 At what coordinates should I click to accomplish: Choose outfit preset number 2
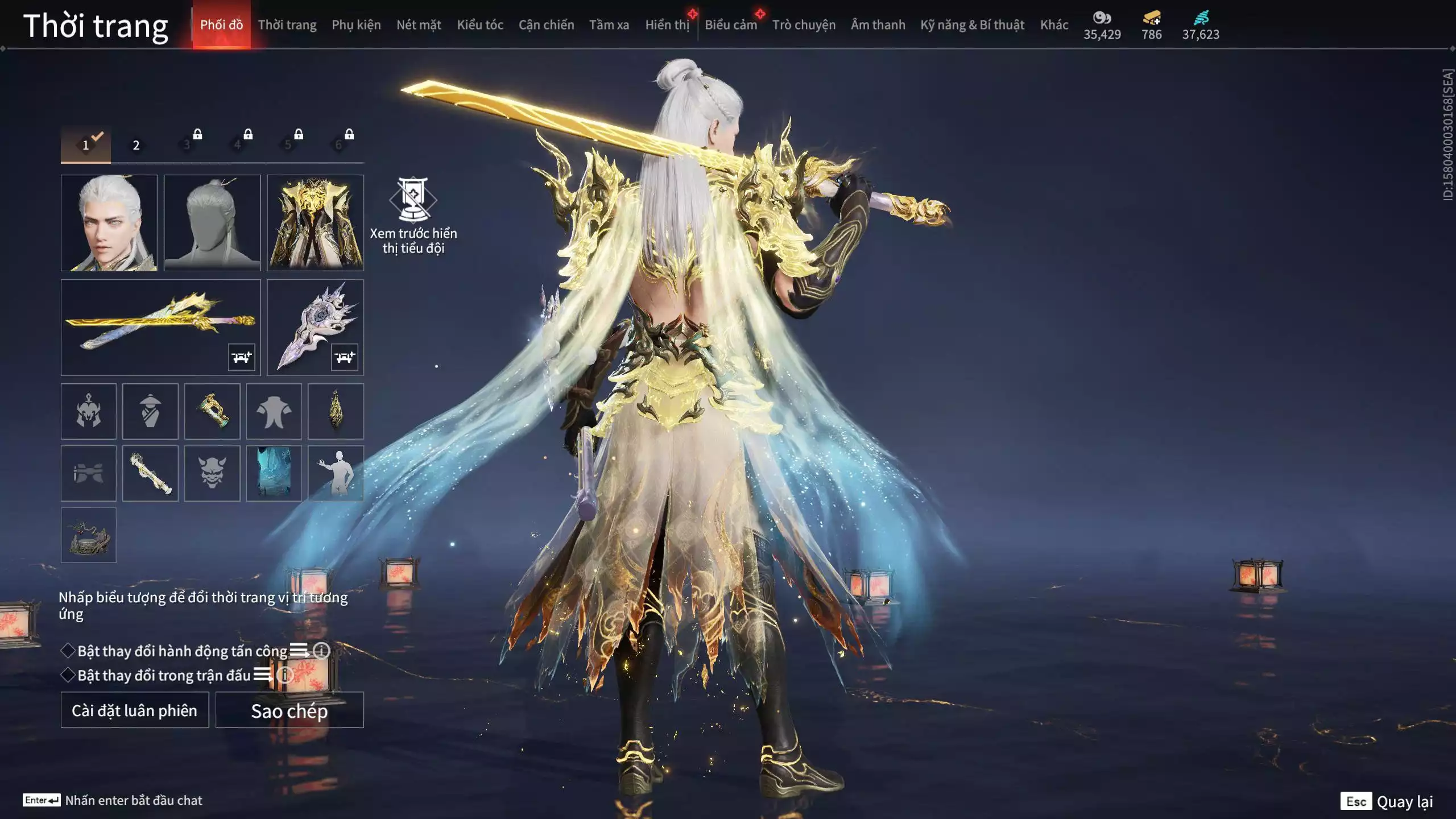point(136,145)
